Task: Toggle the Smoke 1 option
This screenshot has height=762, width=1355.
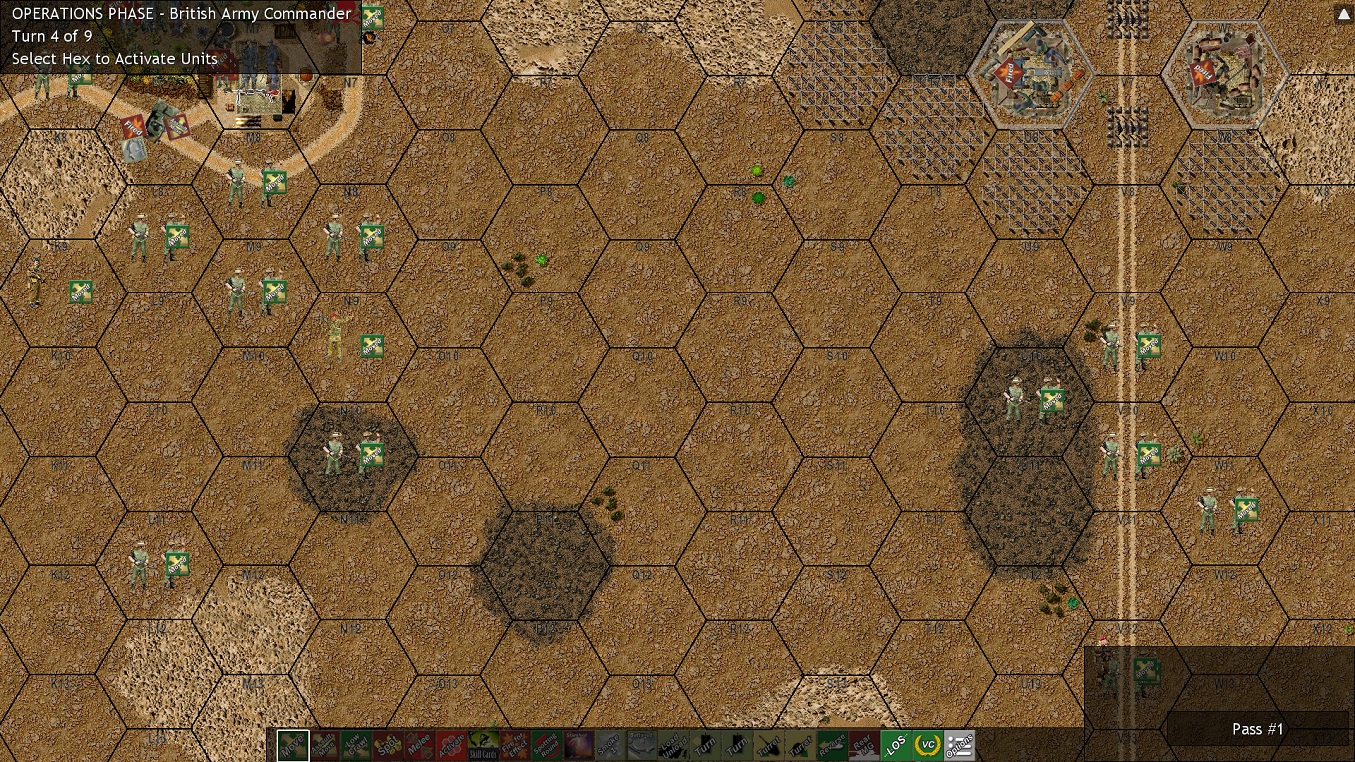Action: click(608, 746)
